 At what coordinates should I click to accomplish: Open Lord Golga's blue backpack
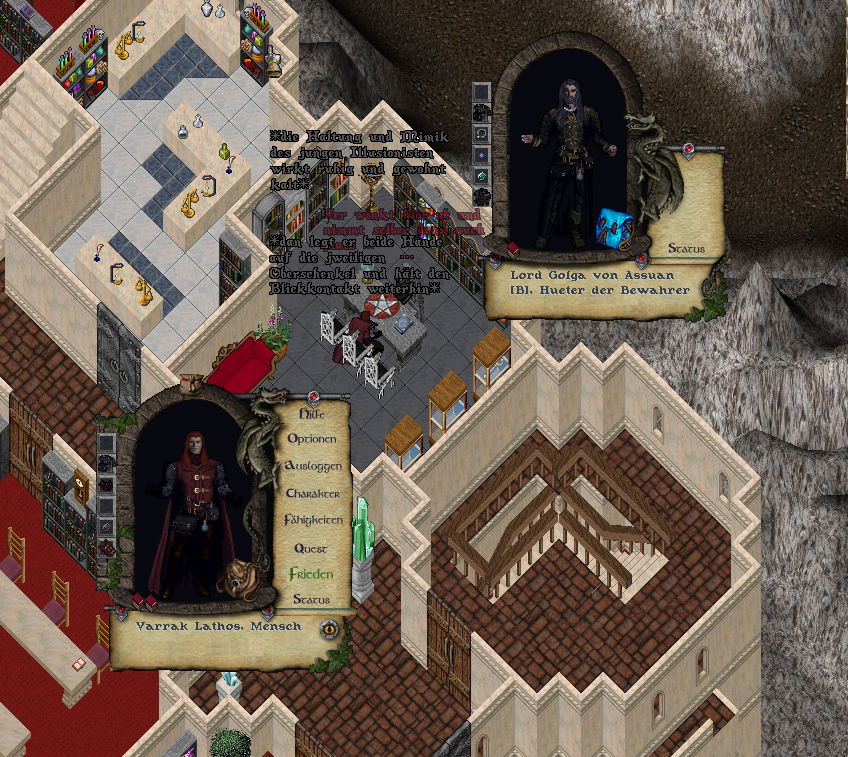pyautogui.click(x=611, y=226)
